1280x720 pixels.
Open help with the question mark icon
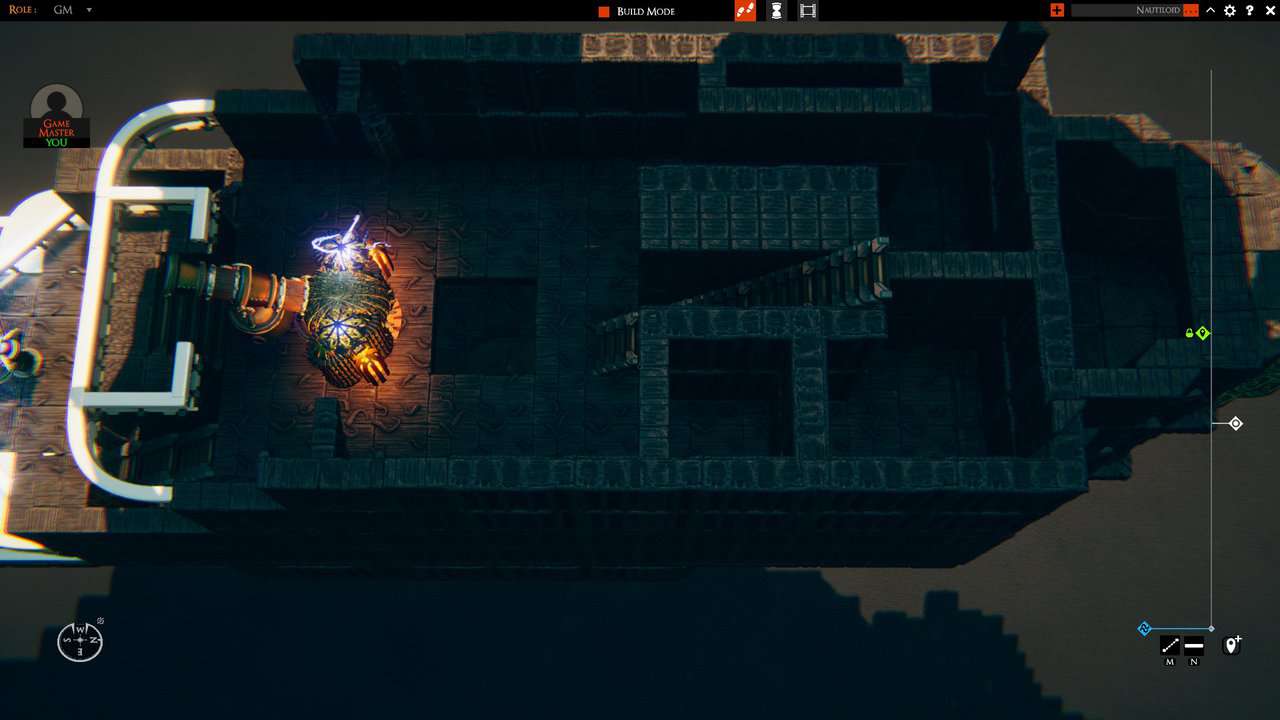(x=1250, y=10)
